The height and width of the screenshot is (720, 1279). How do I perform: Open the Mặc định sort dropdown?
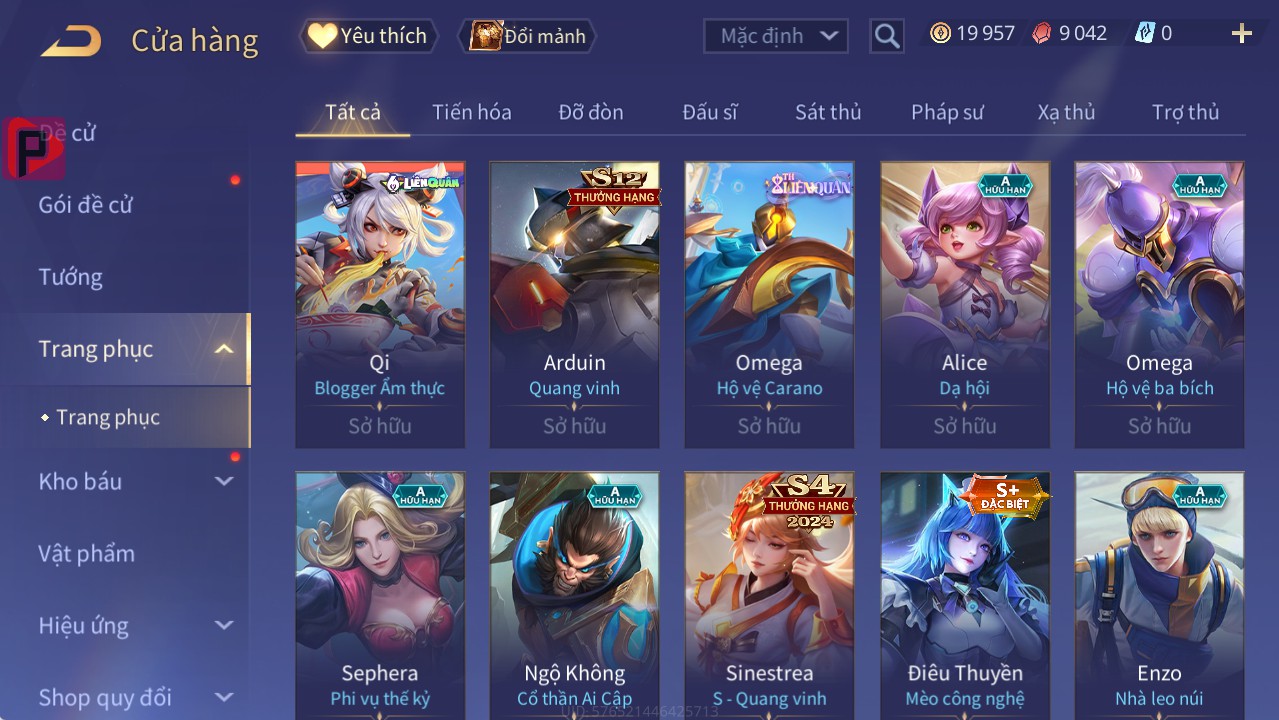tap(776, 36)
